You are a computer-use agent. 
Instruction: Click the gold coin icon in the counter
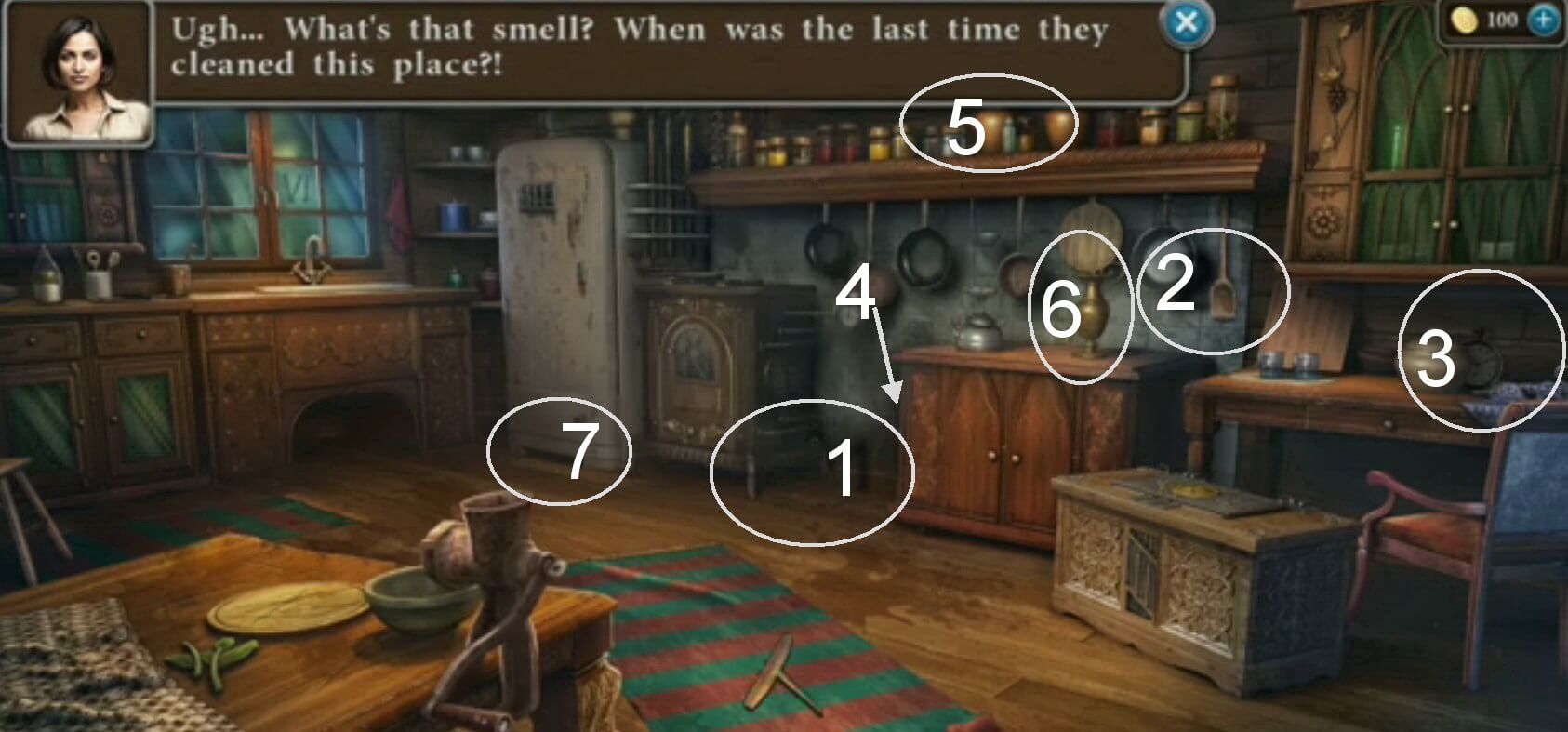tap(1465, 20)
